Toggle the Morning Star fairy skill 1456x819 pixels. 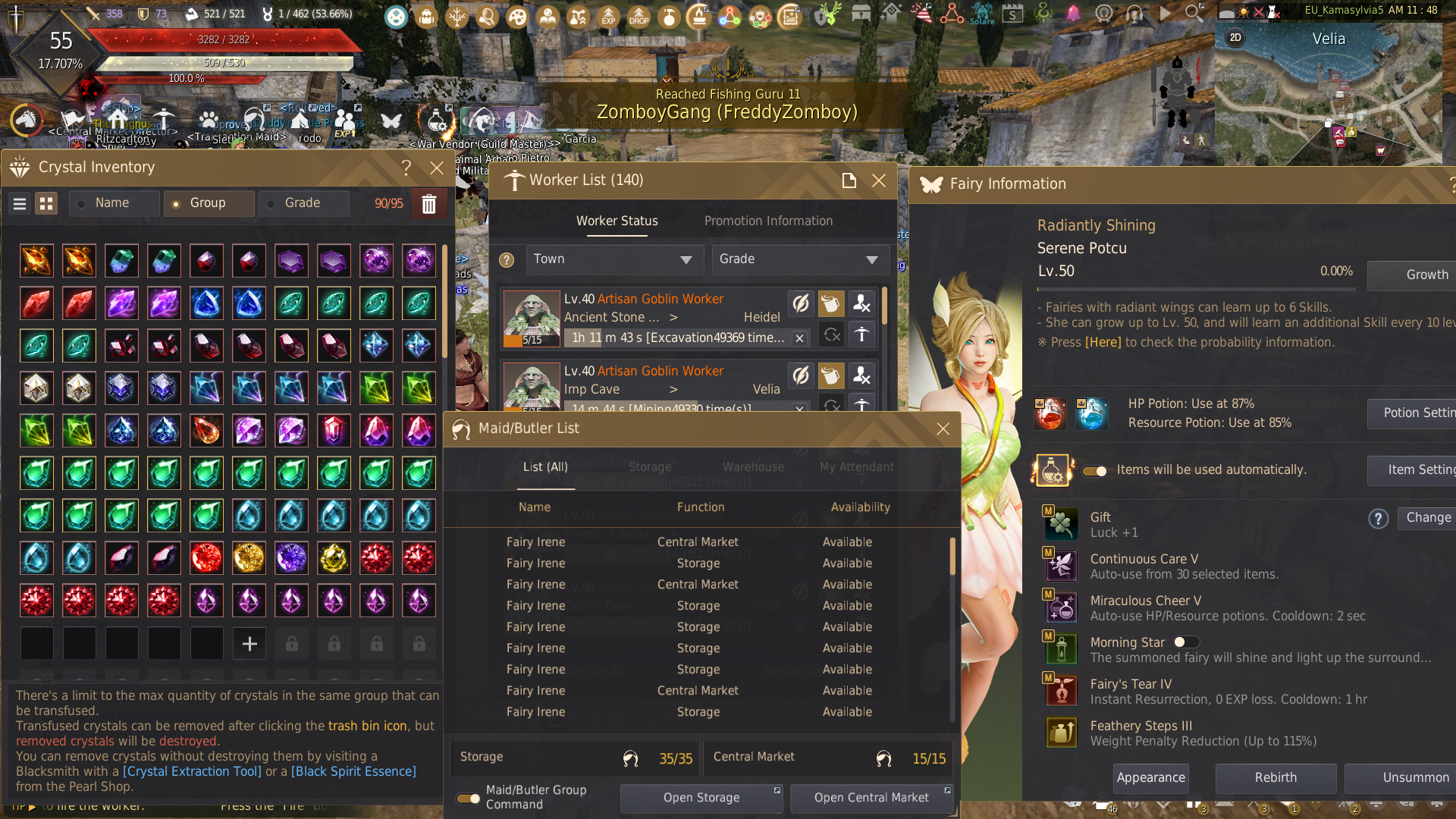point(1186,642)
